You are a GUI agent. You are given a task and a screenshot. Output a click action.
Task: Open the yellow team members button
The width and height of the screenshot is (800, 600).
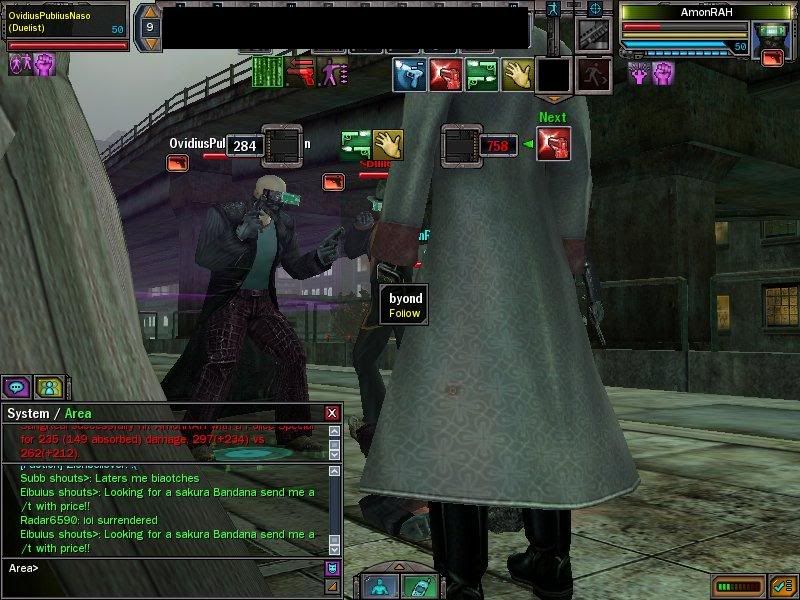47,386
